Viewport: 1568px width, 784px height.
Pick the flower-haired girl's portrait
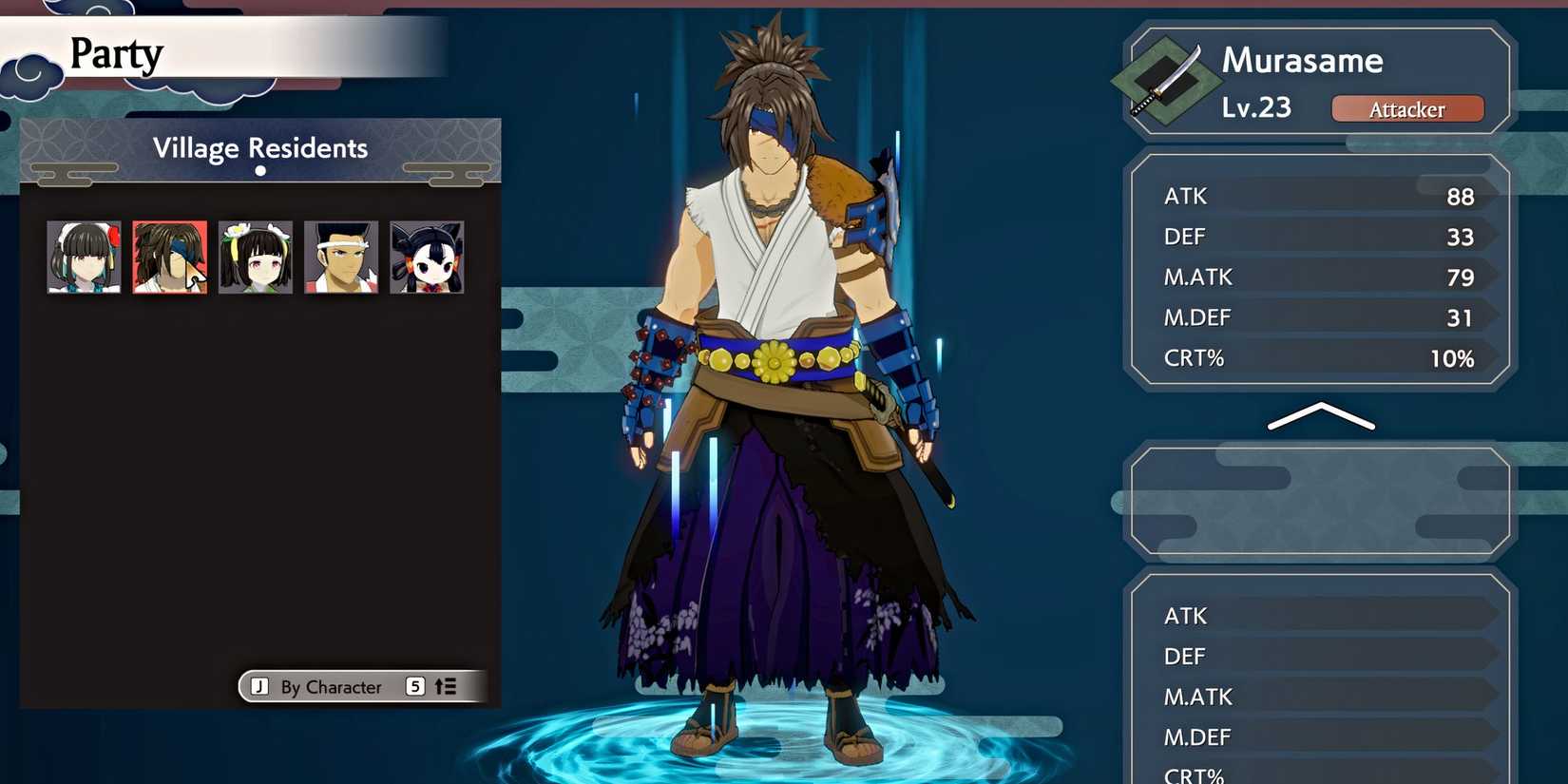pos(255,257)
